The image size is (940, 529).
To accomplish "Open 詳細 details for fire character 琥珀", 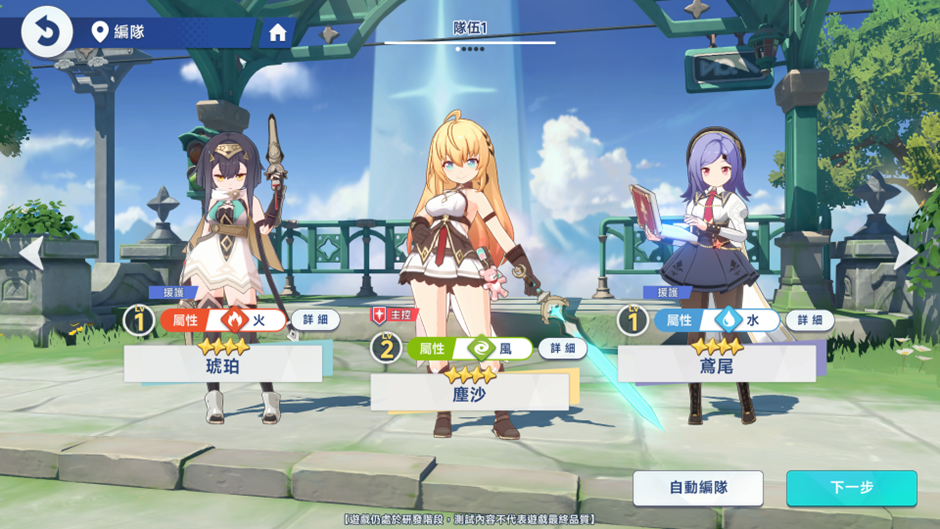I will click(315, 320).
